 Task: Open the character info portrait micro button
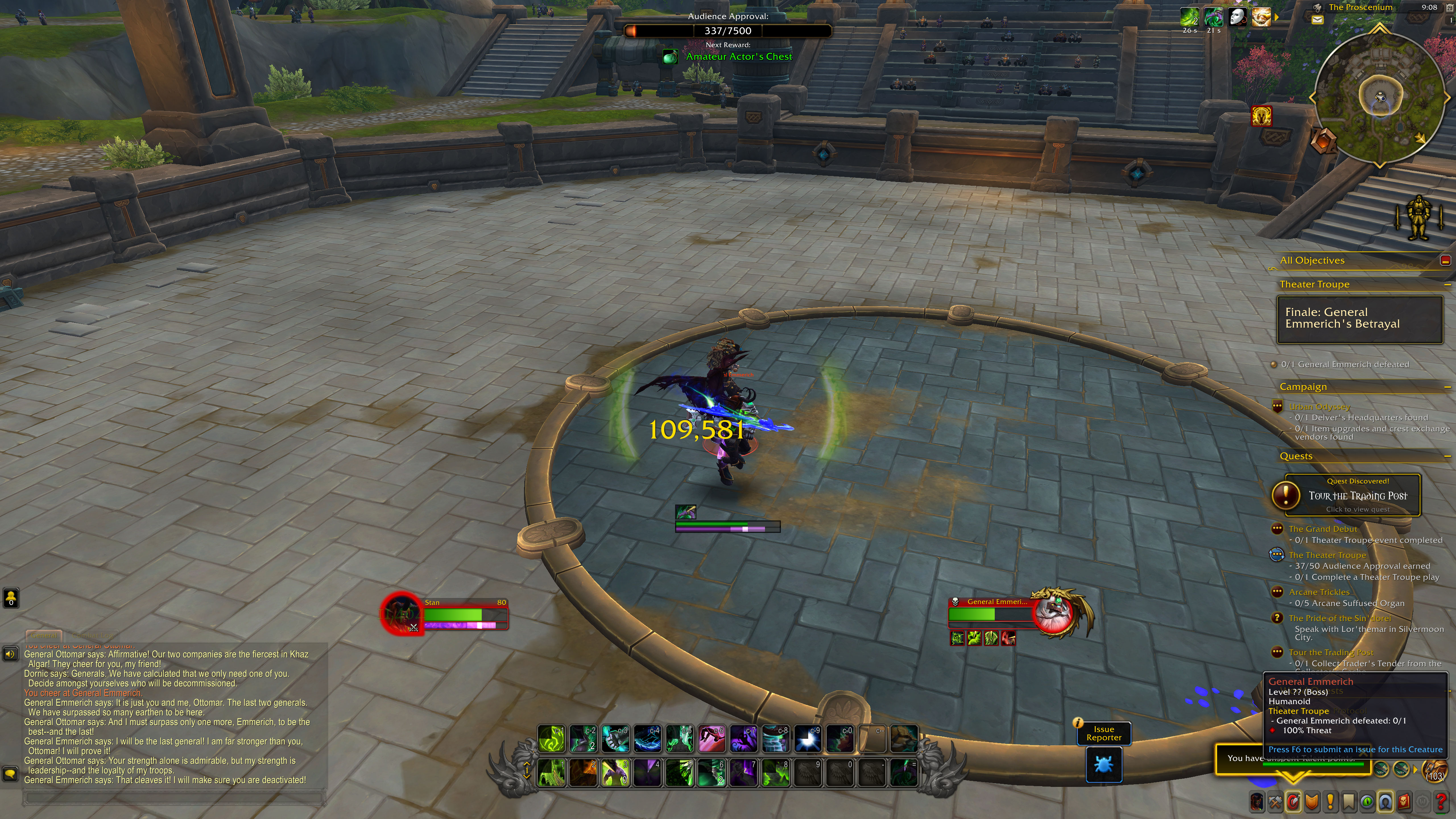pos(1257,801)
